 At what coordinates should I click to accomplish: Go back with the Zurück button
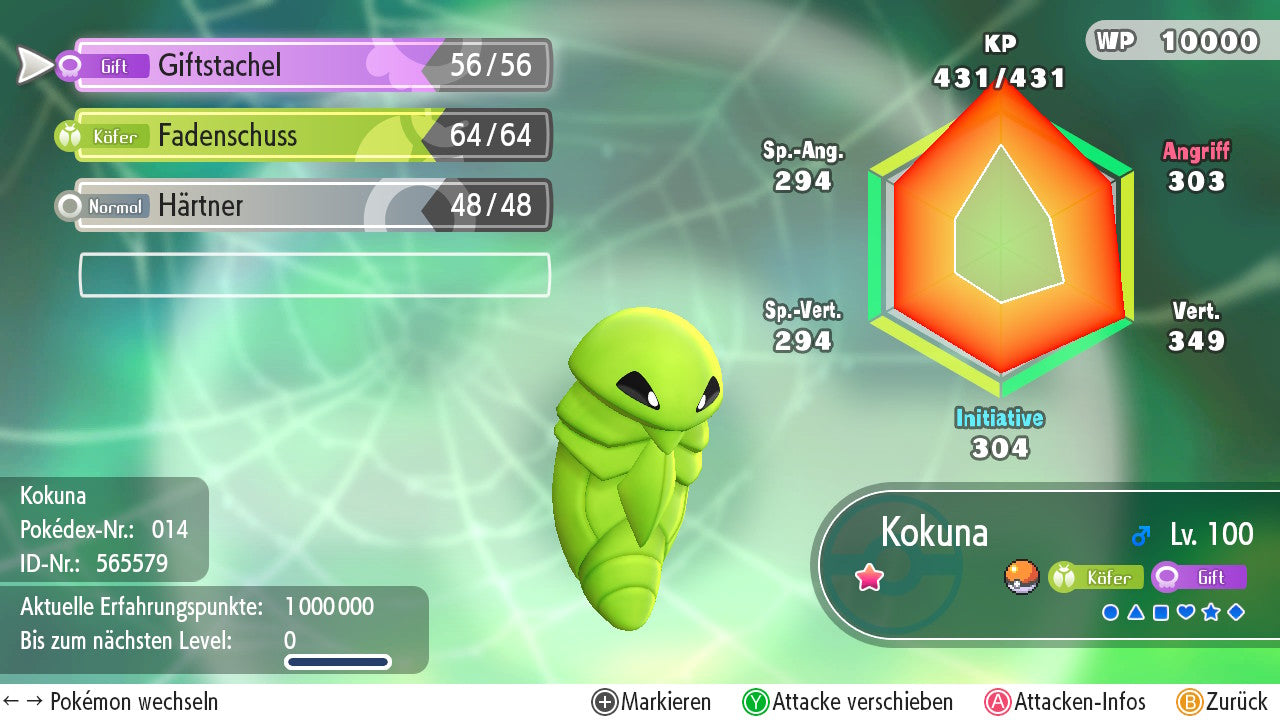tap(1222, 702)
